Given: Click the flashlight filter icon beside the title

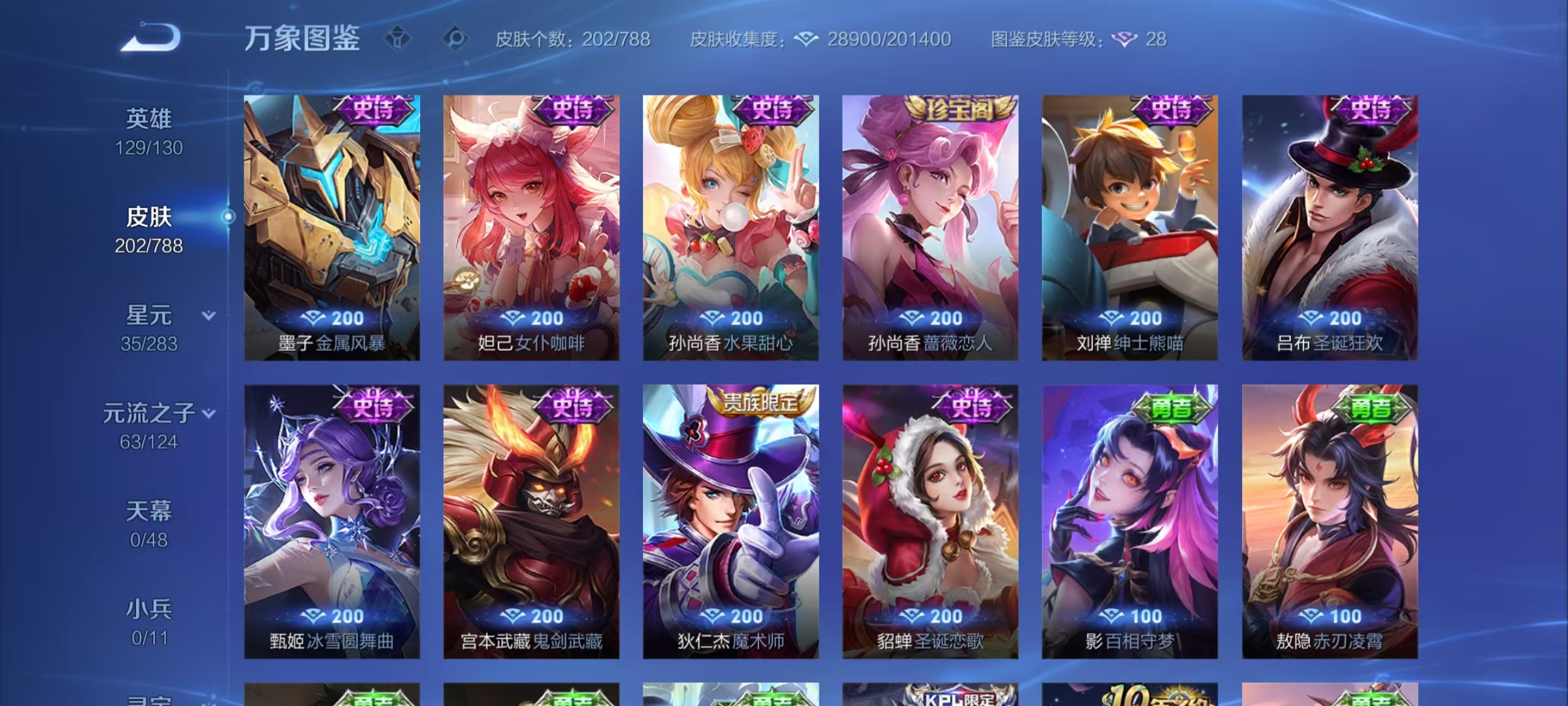Looking at the screenshot, I should 397,37.
